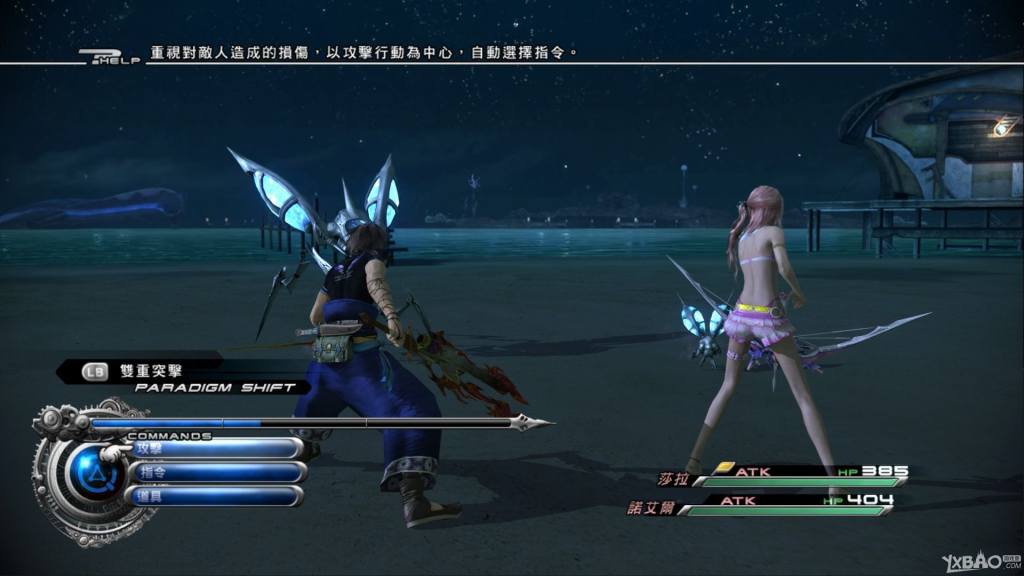
Task: Choose the 指令 command entry
Action: click(x=213, y=472)
